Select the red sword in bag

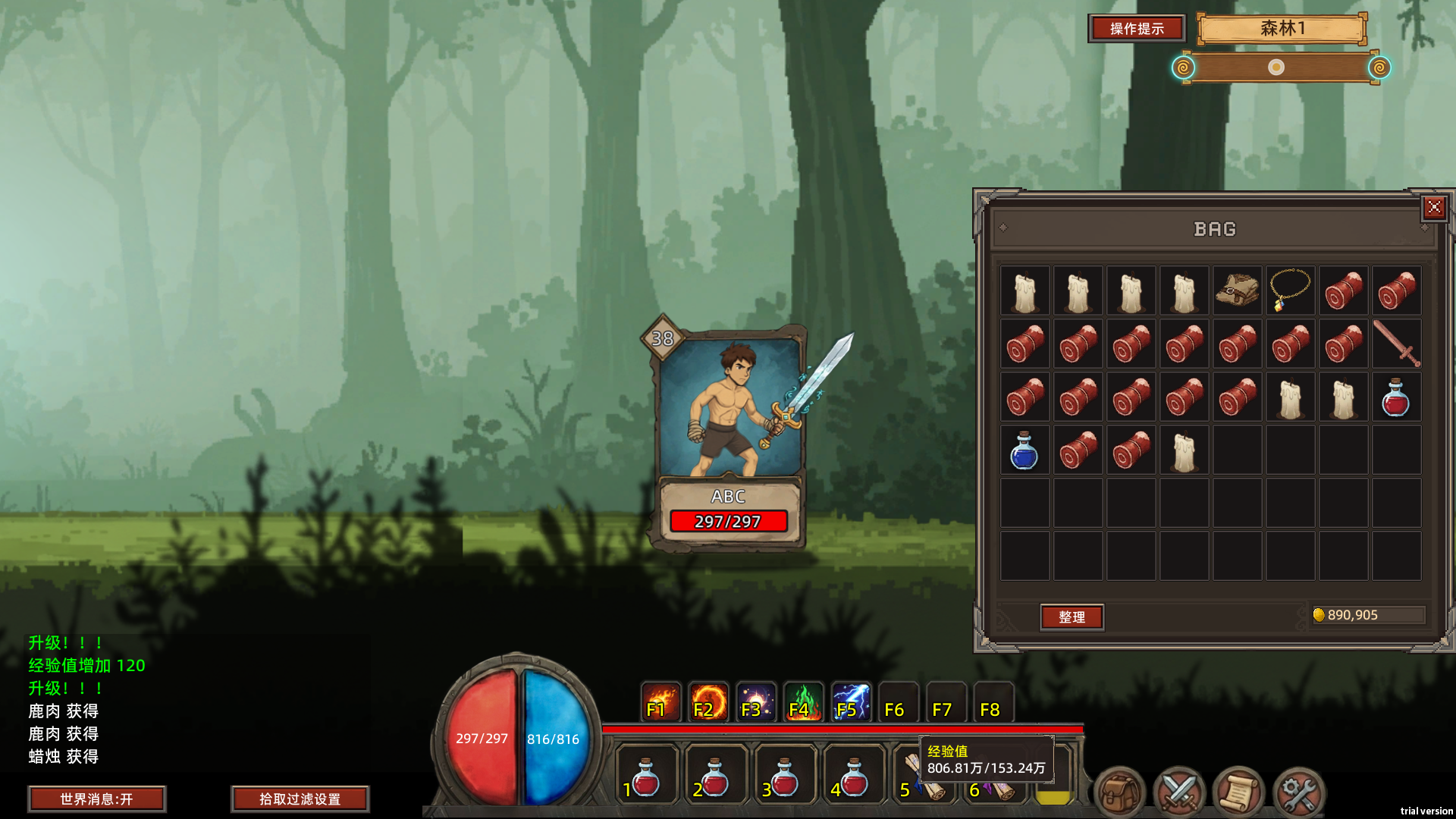1396,344
